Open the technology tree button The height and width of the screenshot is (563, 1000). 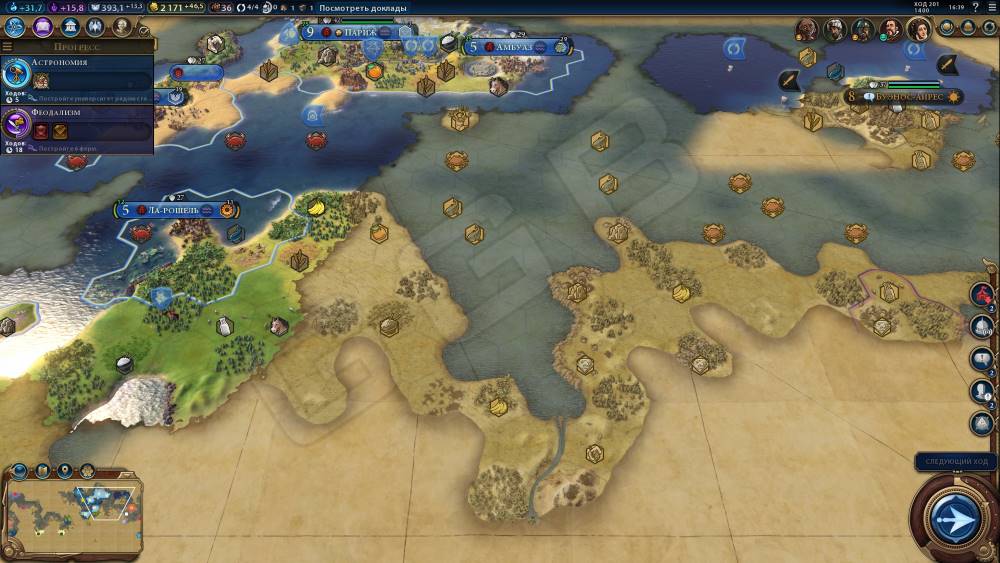15,27
